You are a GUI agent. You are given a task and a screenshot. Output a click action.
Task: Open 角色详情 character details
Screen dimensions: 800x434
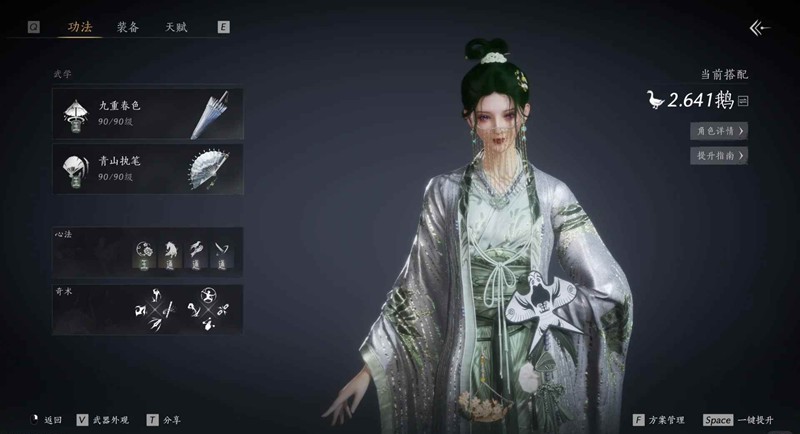pyautogui.click(x=719, y=130)
